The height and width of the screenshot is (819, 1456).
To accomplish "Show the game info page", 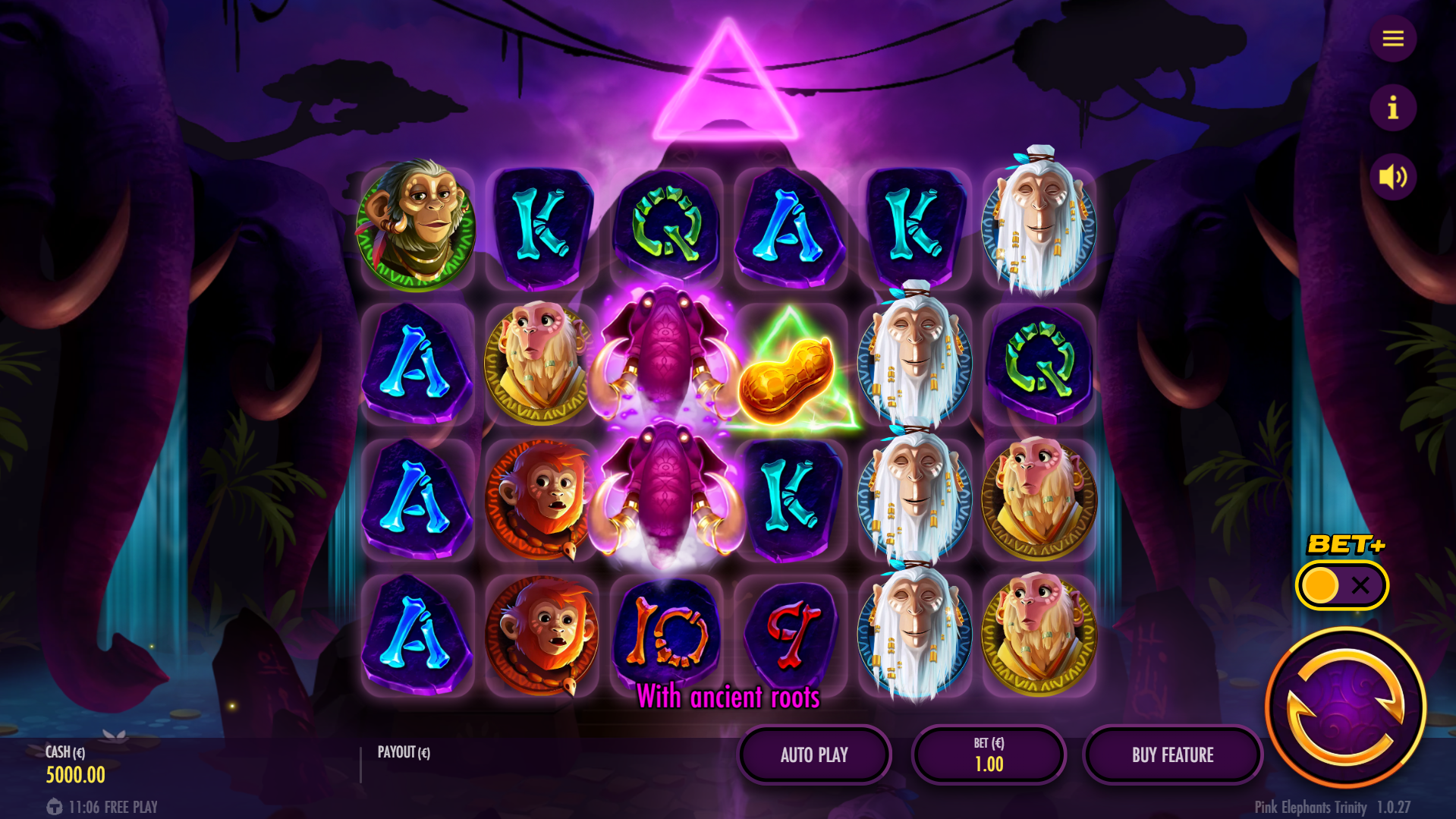I will point(1392,108).
